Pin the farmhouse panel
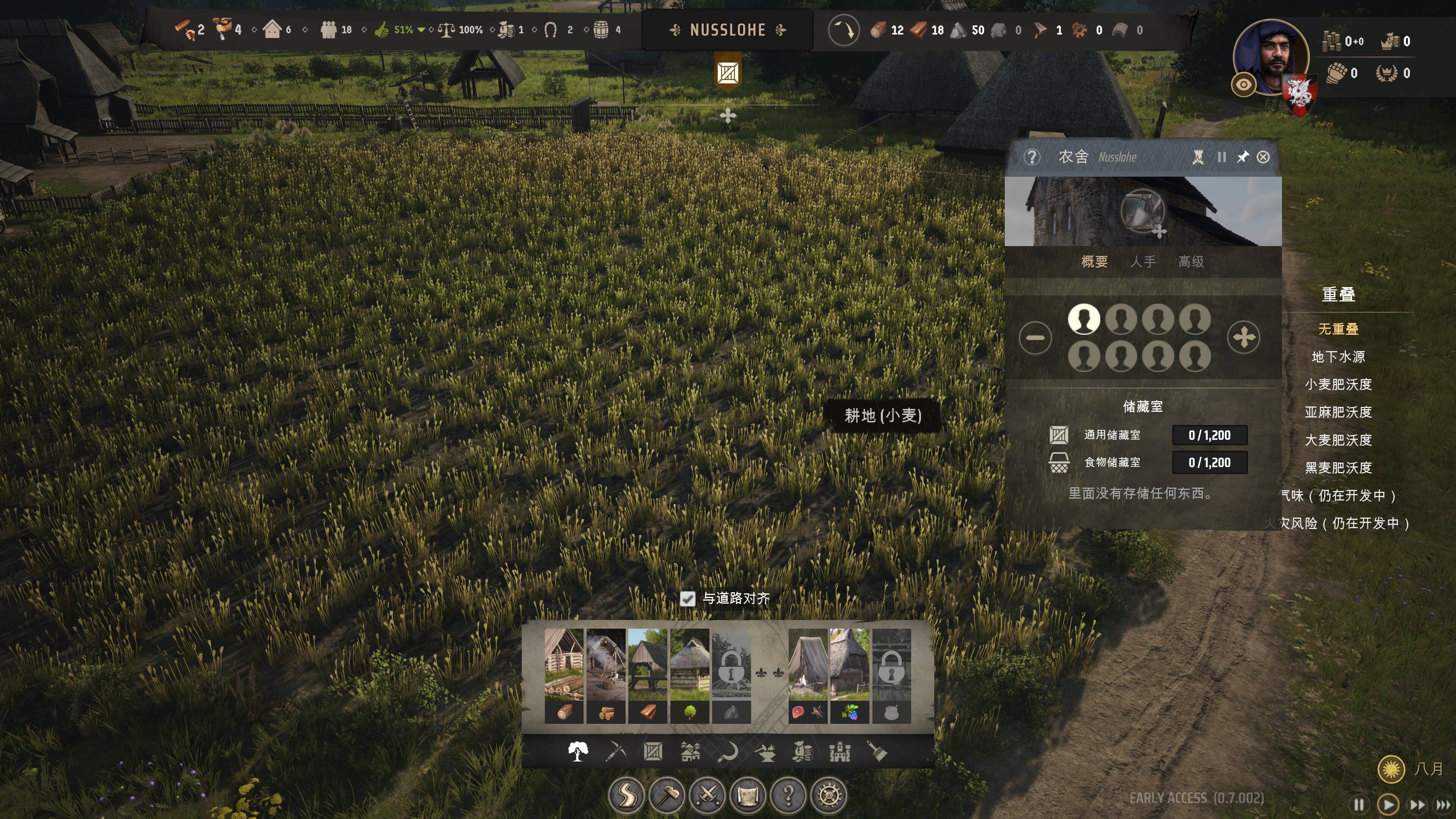The image size is (1456, 819). point(1243,157)
